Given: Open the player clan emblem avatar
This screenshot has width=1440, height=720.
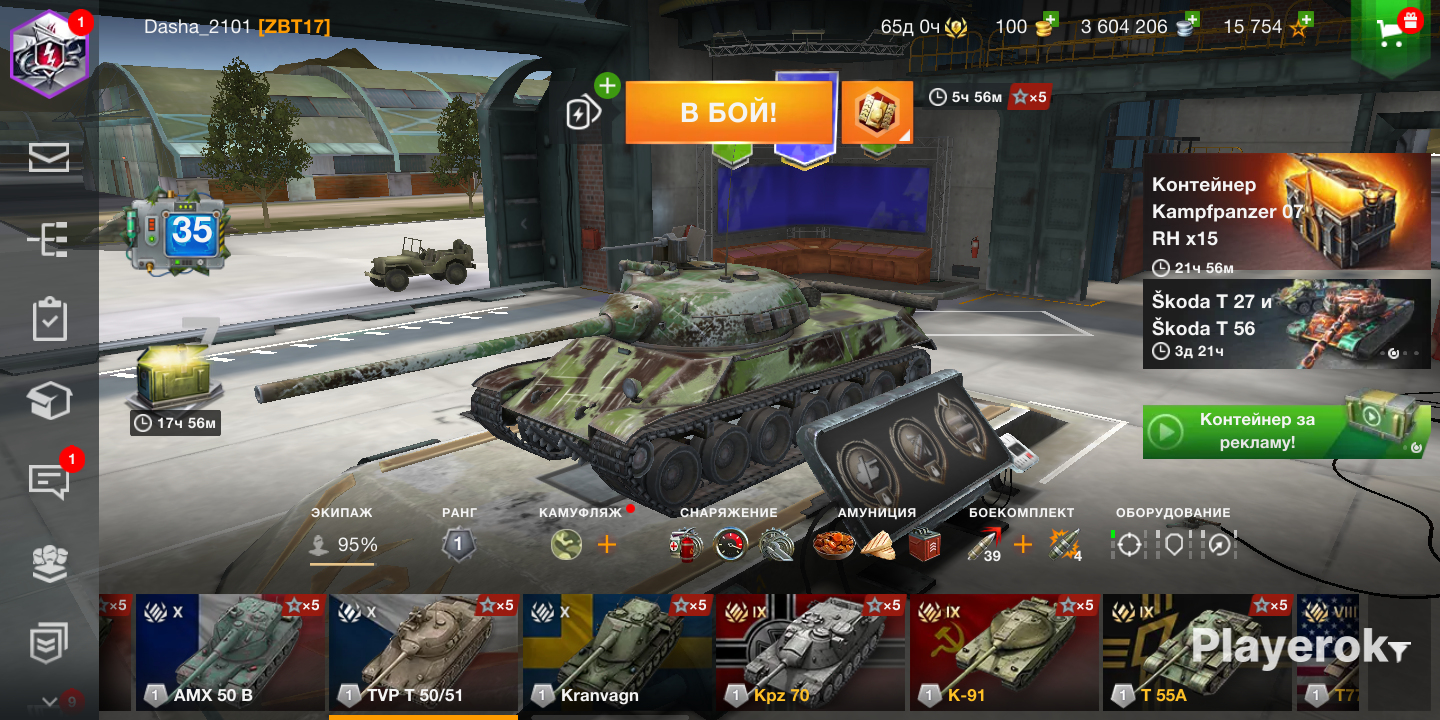Looking at the screenshot, I should pyautogui.click(x=49, y=52).
